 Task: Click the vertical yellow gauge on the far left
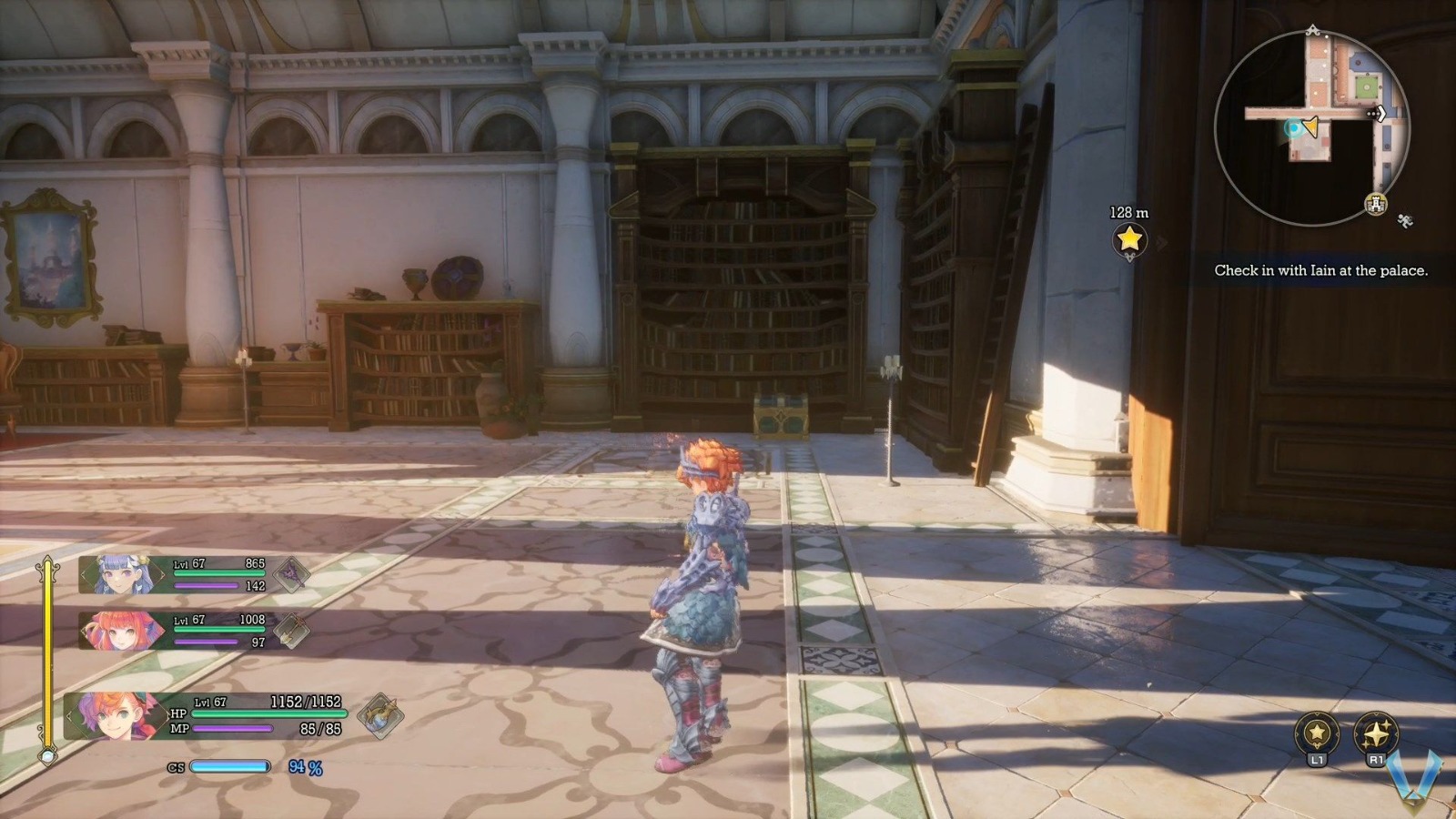pyautogui.click(x=47, y=655)
